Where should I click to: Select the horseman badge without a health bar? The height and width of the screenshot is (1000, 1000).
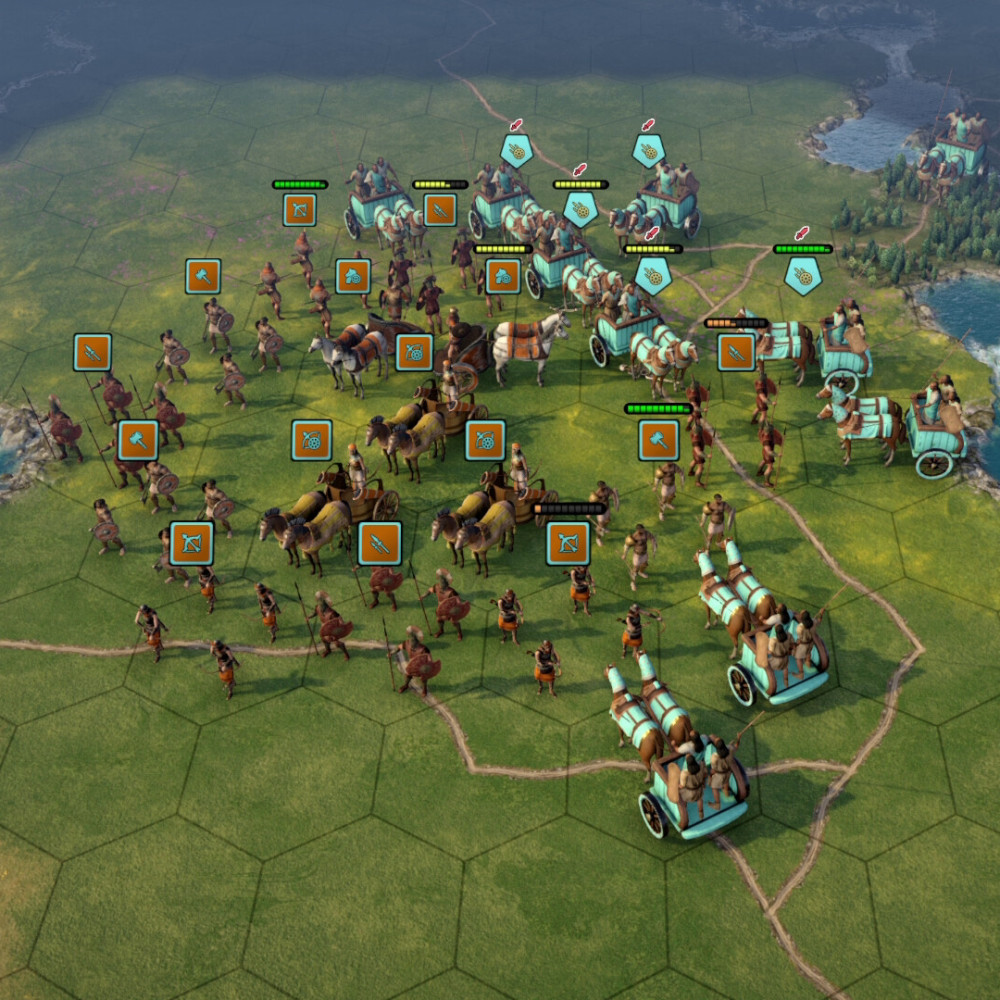click(x=353, y=276)
